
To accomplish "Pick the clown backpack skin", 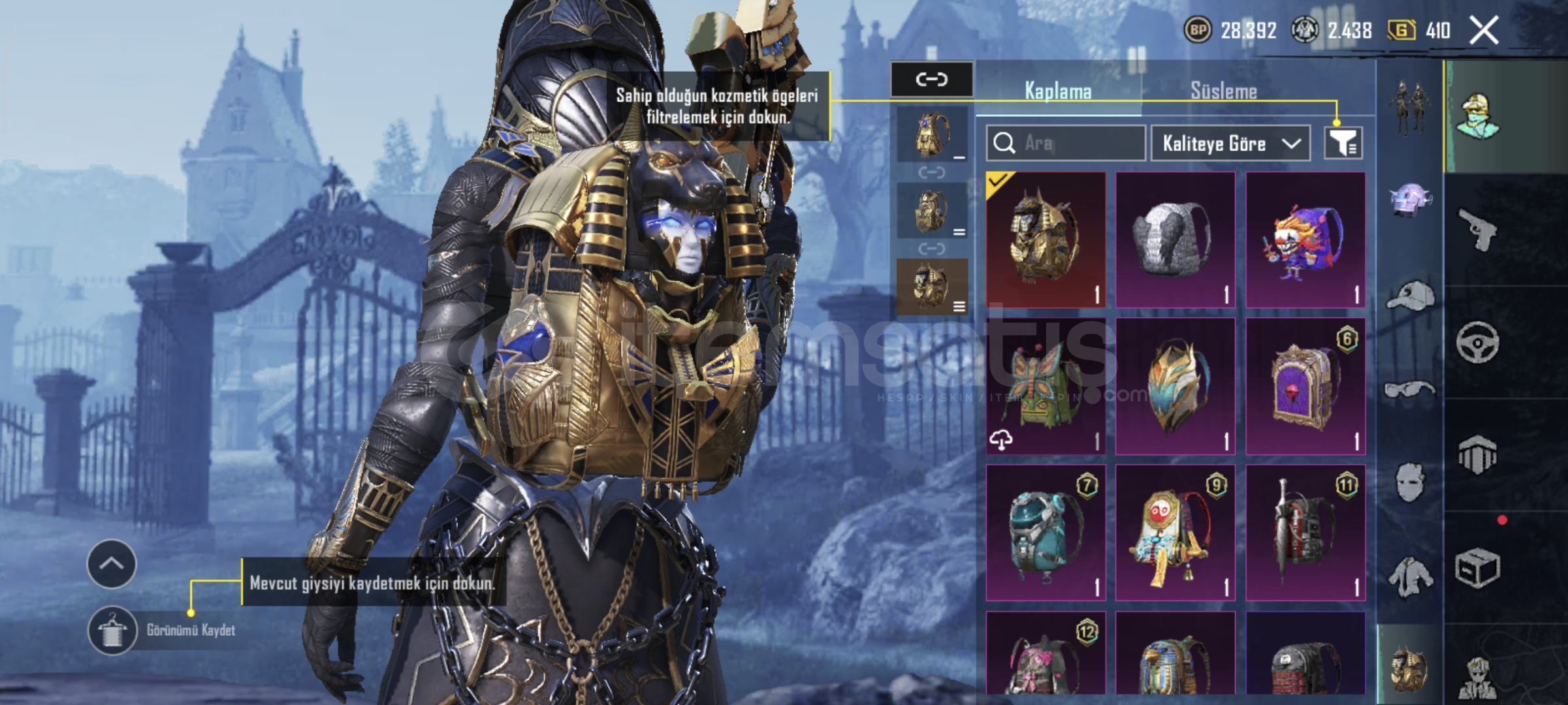I will coord(1305,240).
